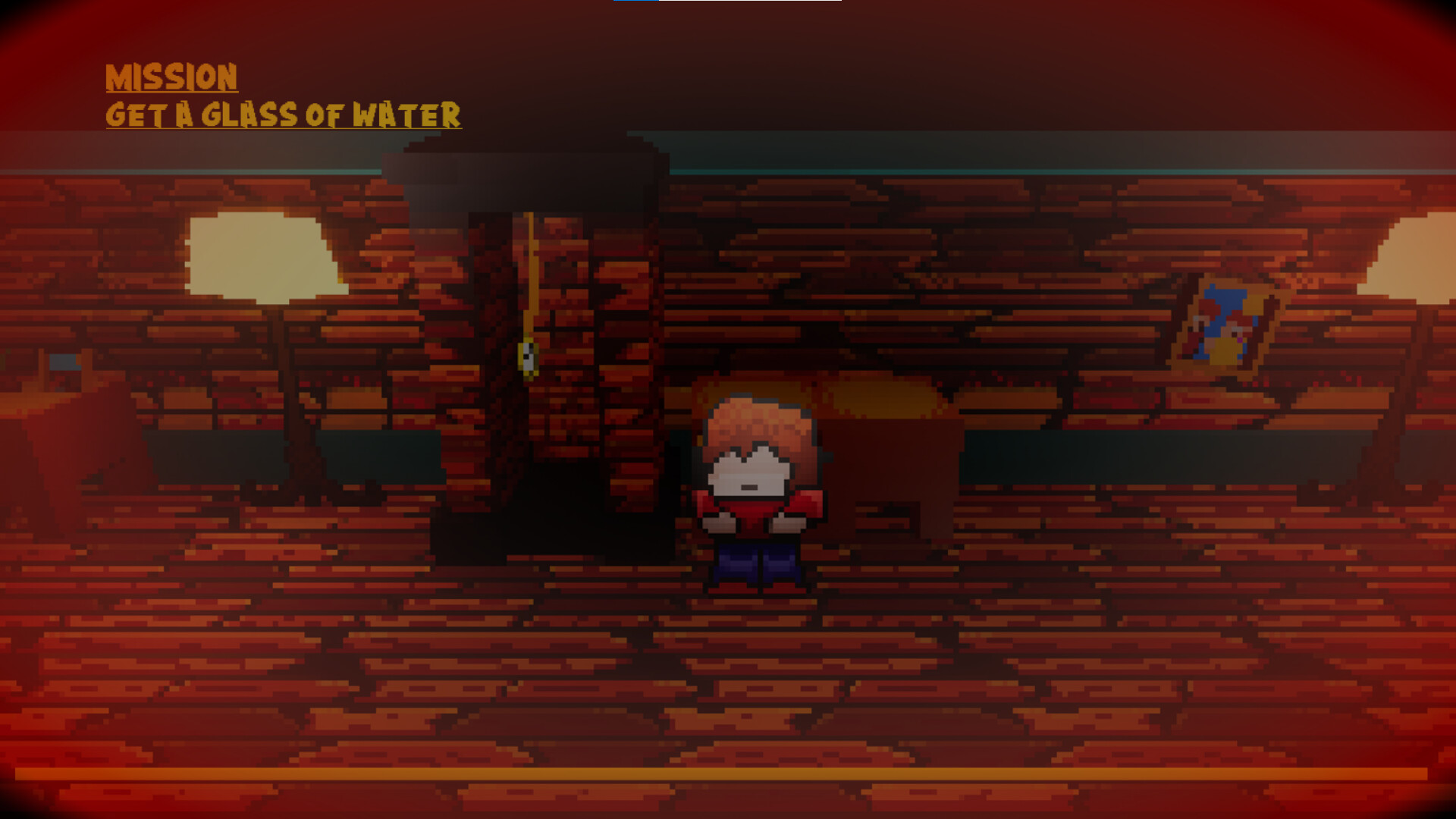The width and height of the screenshot is (1456, 819).
Task: Click the brick chimney structure
Action: click(x=531, y=303)
